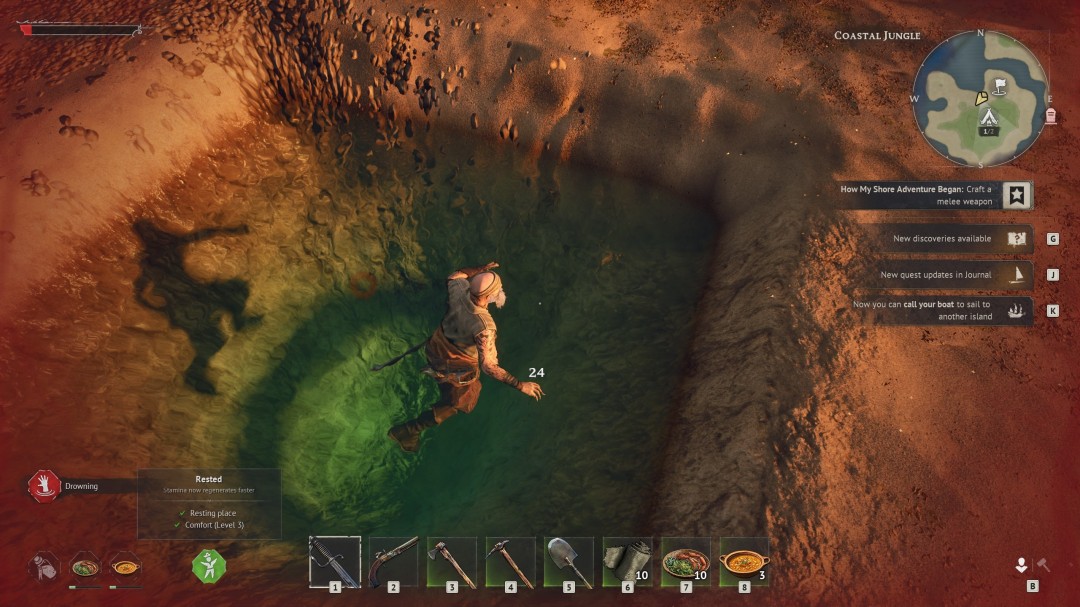Toggle the build mode hammer icon
Screen dimensions: 1080x607
tap(1043, 565)
